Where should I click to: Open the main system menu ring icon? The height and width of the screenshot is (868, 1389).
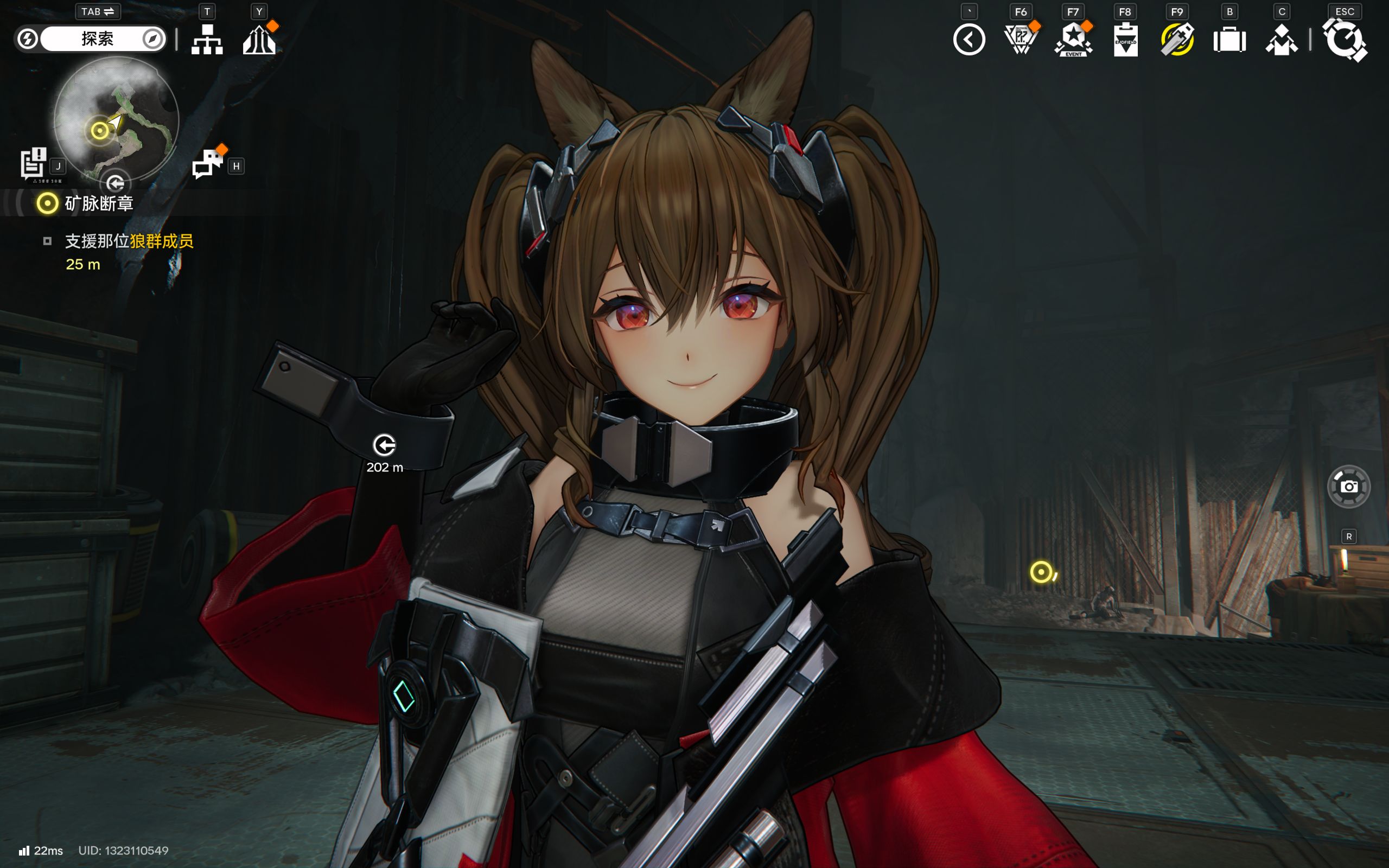(1344, 40)
